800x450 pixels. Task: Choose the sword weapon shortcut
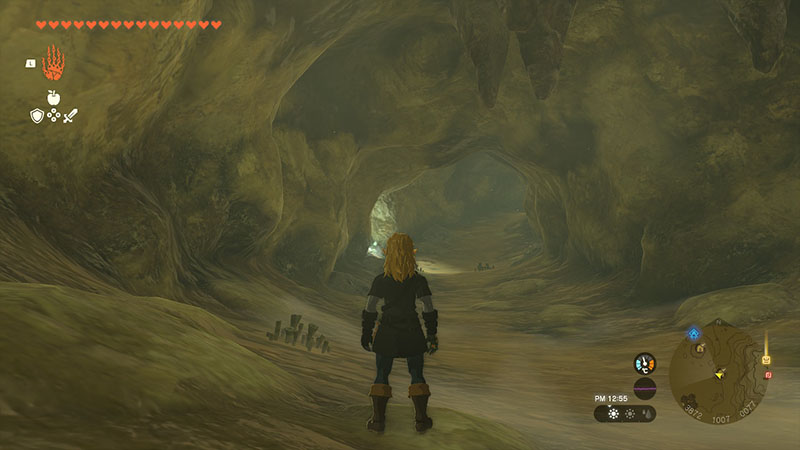[71, 116]
